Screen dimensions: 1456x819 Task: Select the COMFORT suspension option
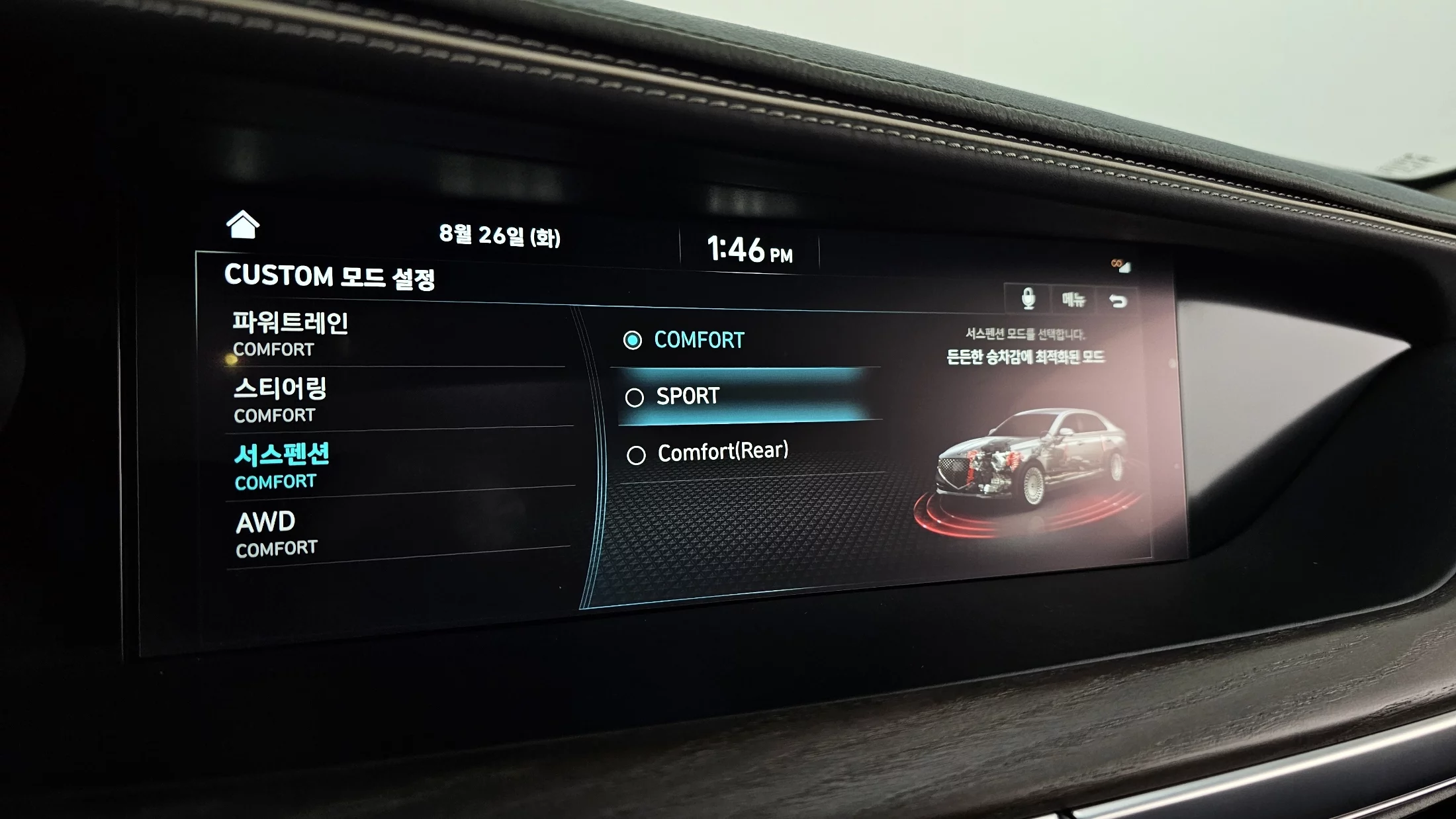[699, 340]
